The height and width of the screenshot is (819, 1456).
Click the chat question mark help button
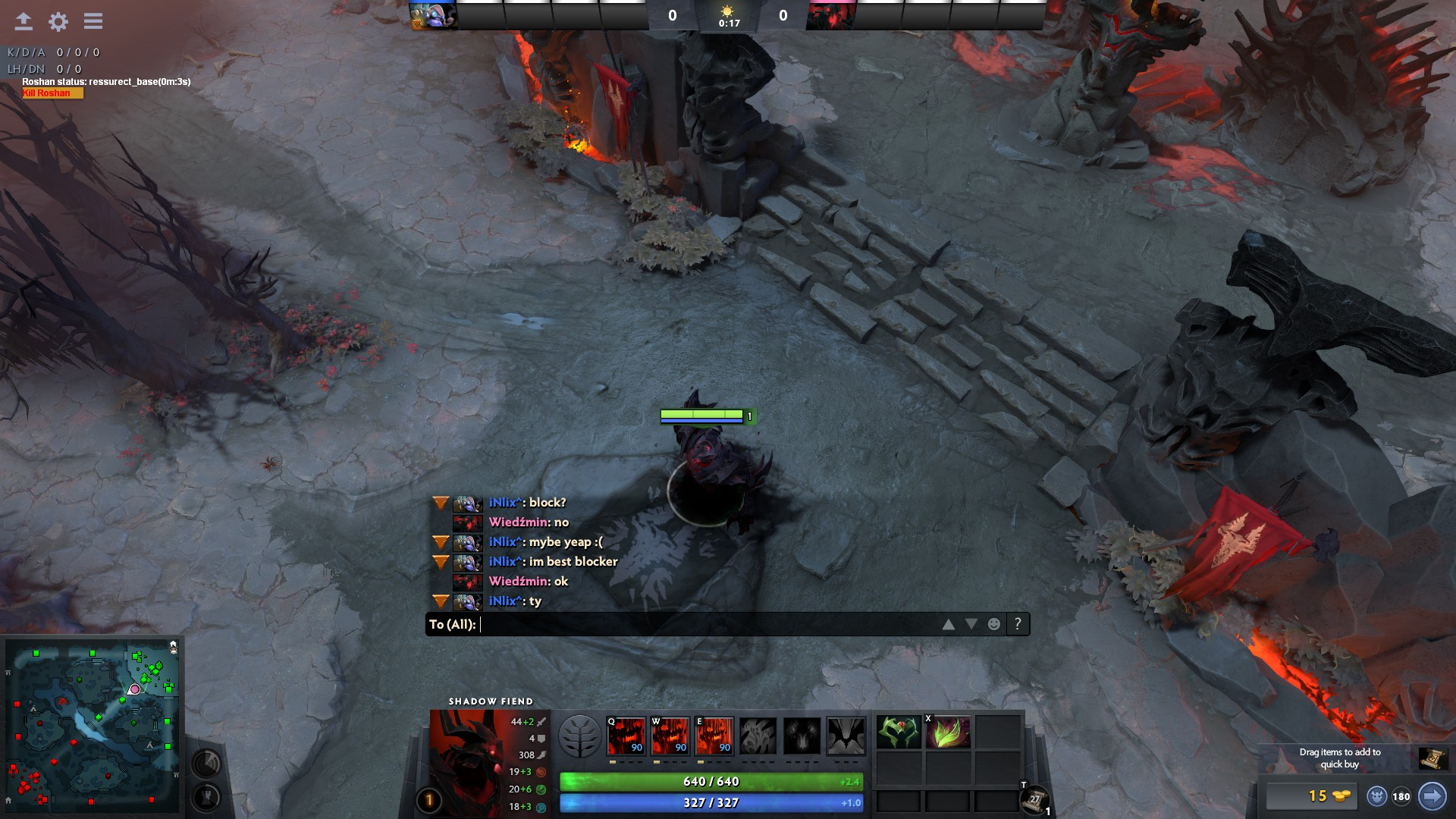(x=1018, y=624)
